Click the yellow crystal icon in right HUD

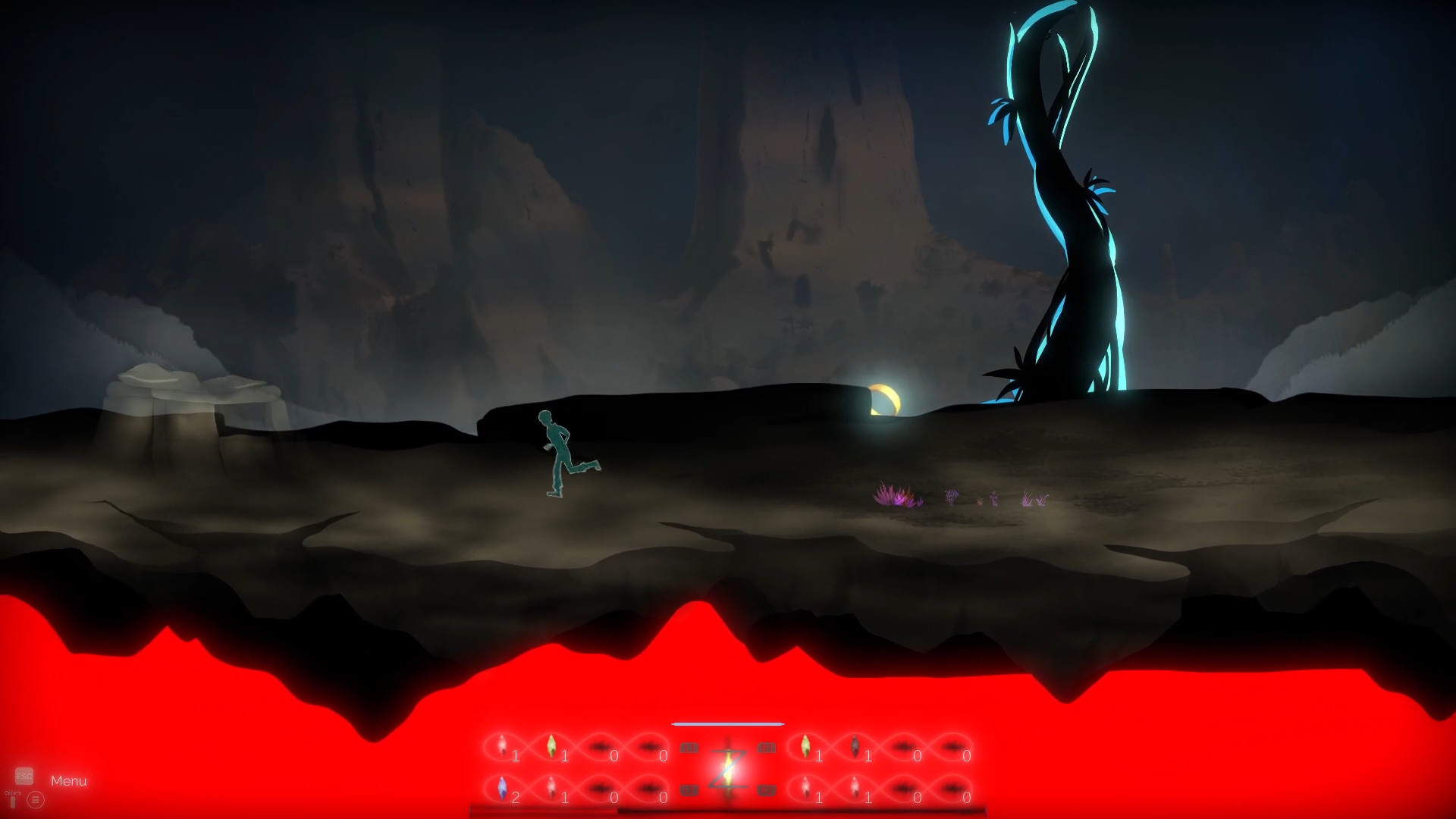(x=805, y=745)
